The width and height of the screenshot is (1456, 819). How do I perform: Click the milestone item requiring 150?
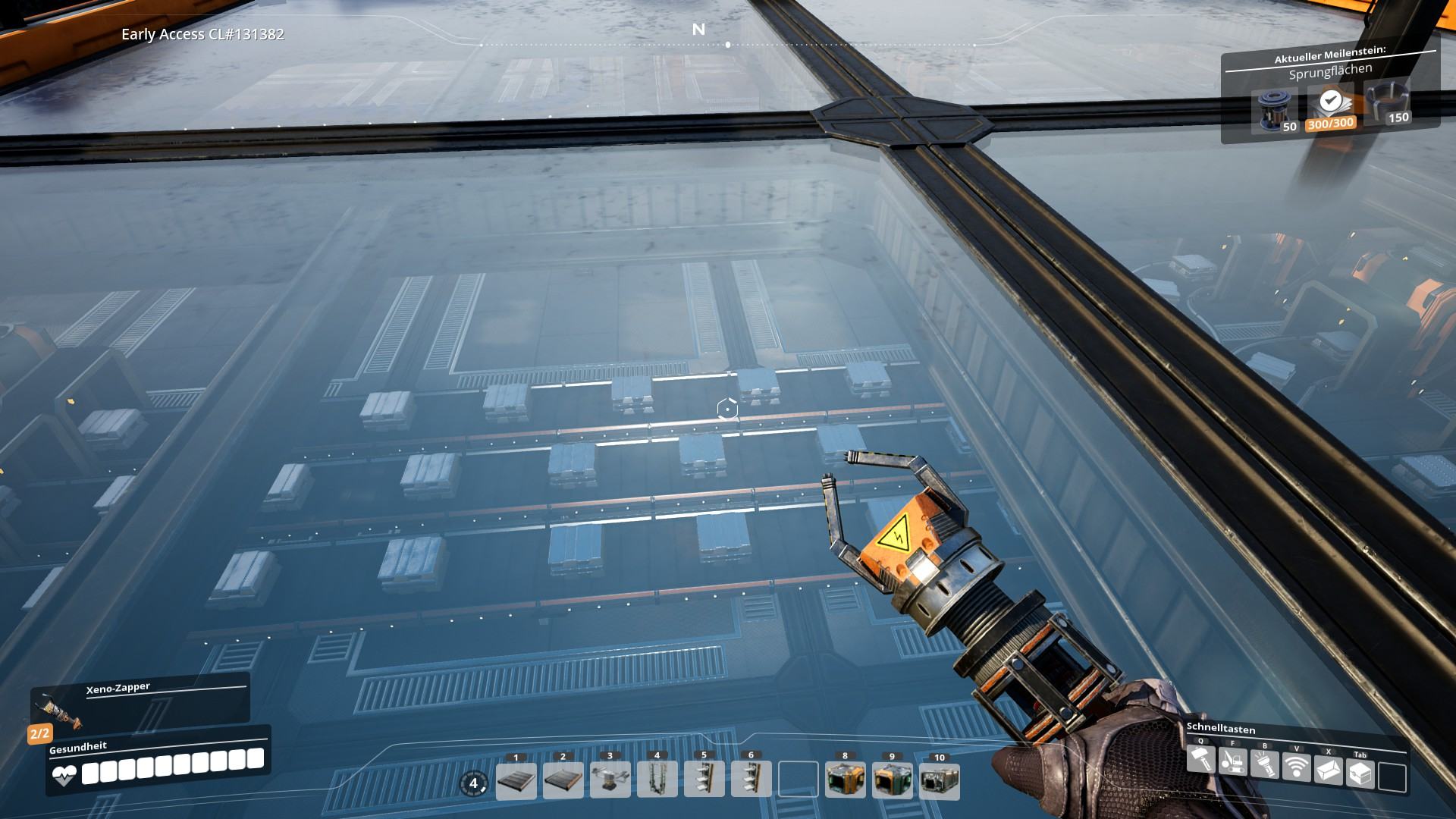(x=1387, y=105)
